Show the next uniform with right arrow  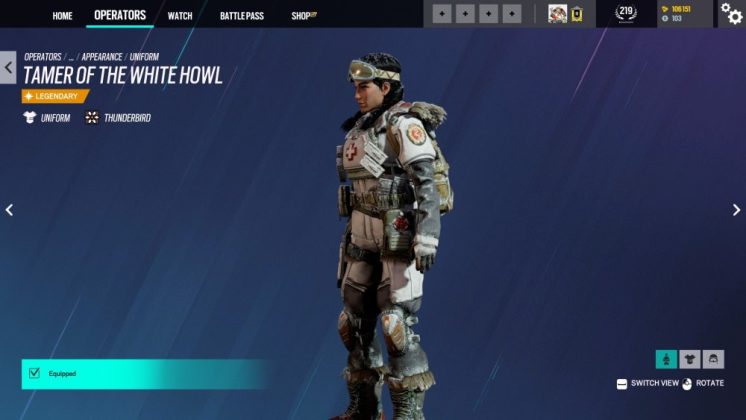pos(737,210)
